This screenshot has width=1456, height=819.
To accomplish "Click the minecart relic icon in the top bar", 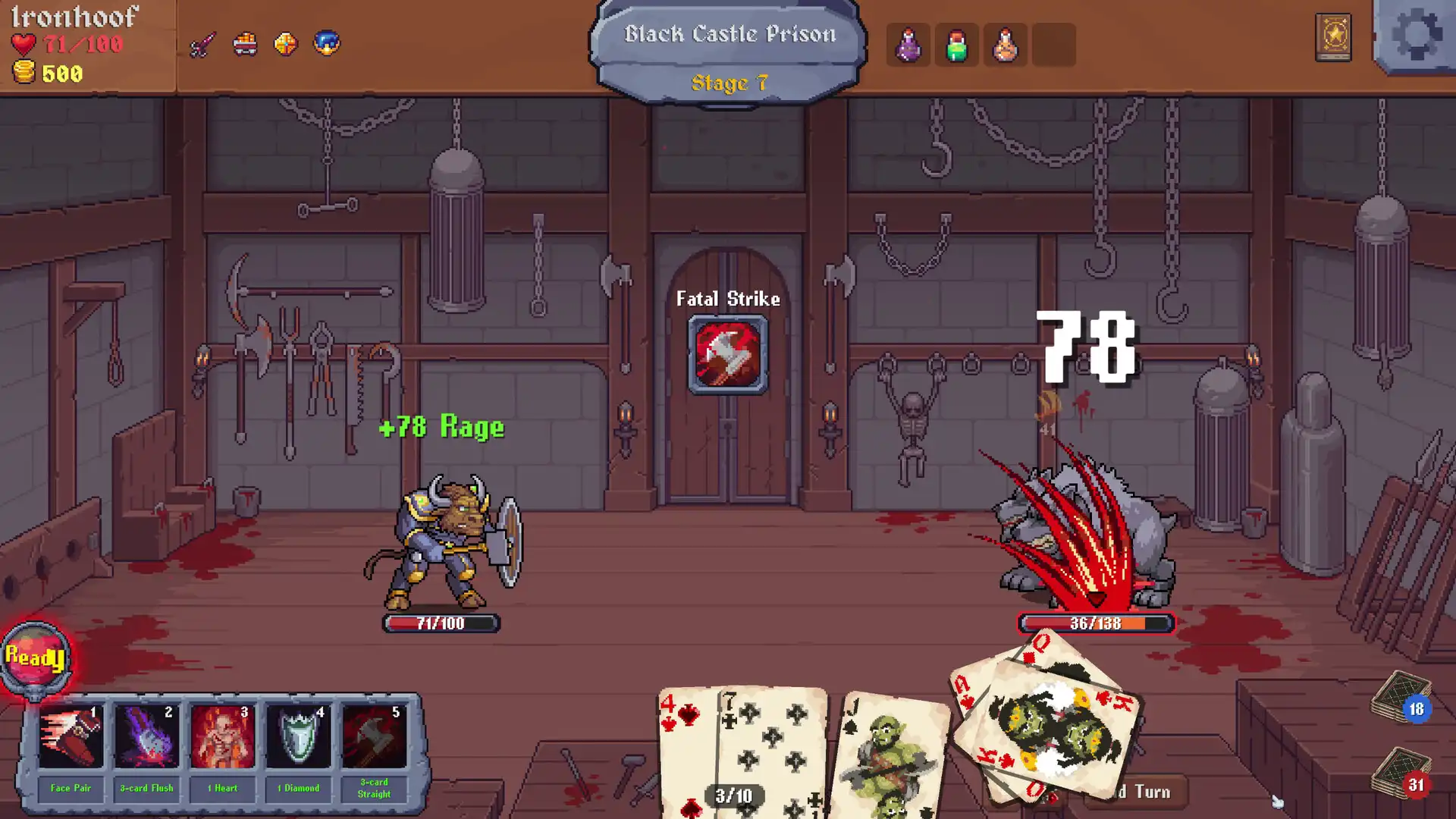I will pos(245,43).
